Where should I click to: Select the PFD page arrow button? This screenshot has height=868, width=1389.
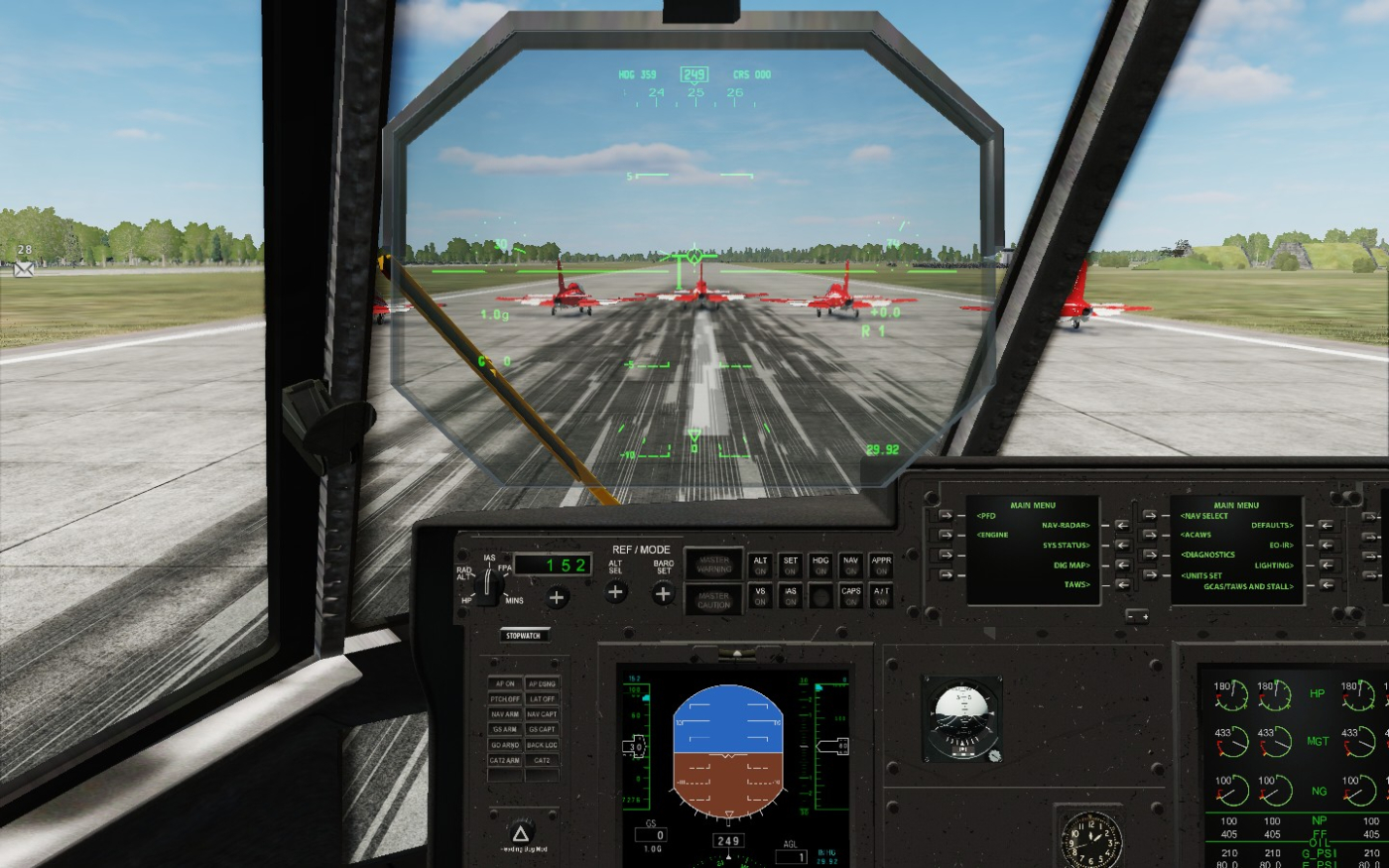(x=945, y=516)
